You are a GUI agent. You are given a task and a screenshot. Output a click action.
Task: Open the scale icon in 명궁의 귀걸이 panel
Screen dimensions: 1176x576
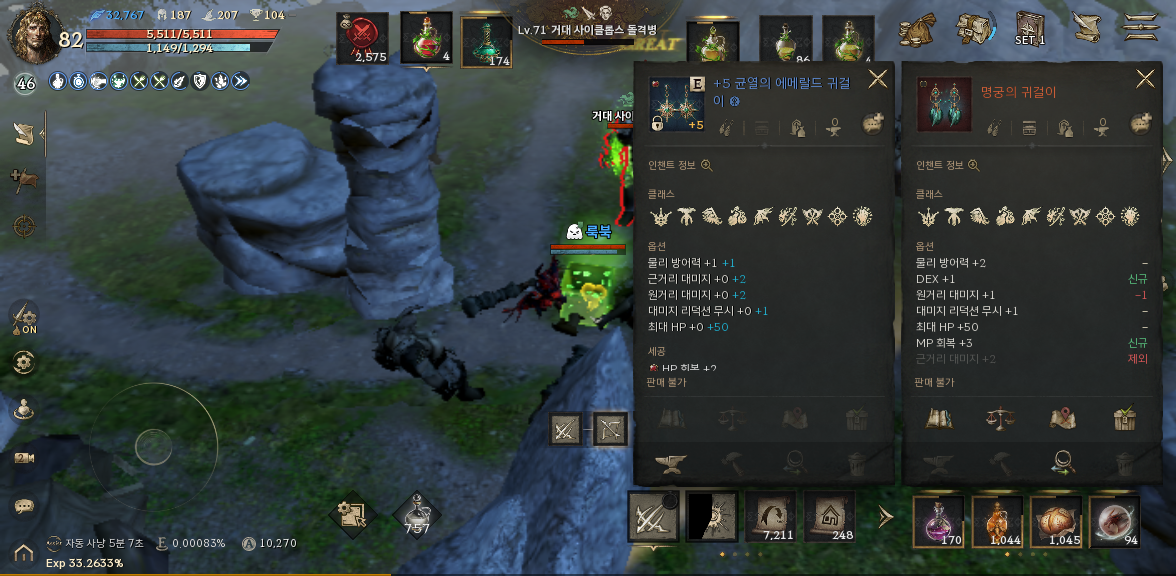[x=1000, y=419]
